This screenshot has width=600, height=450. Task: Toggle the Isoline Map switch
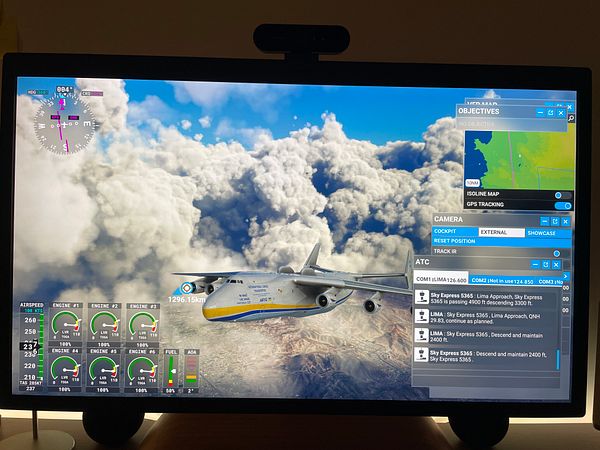[560, 194]
